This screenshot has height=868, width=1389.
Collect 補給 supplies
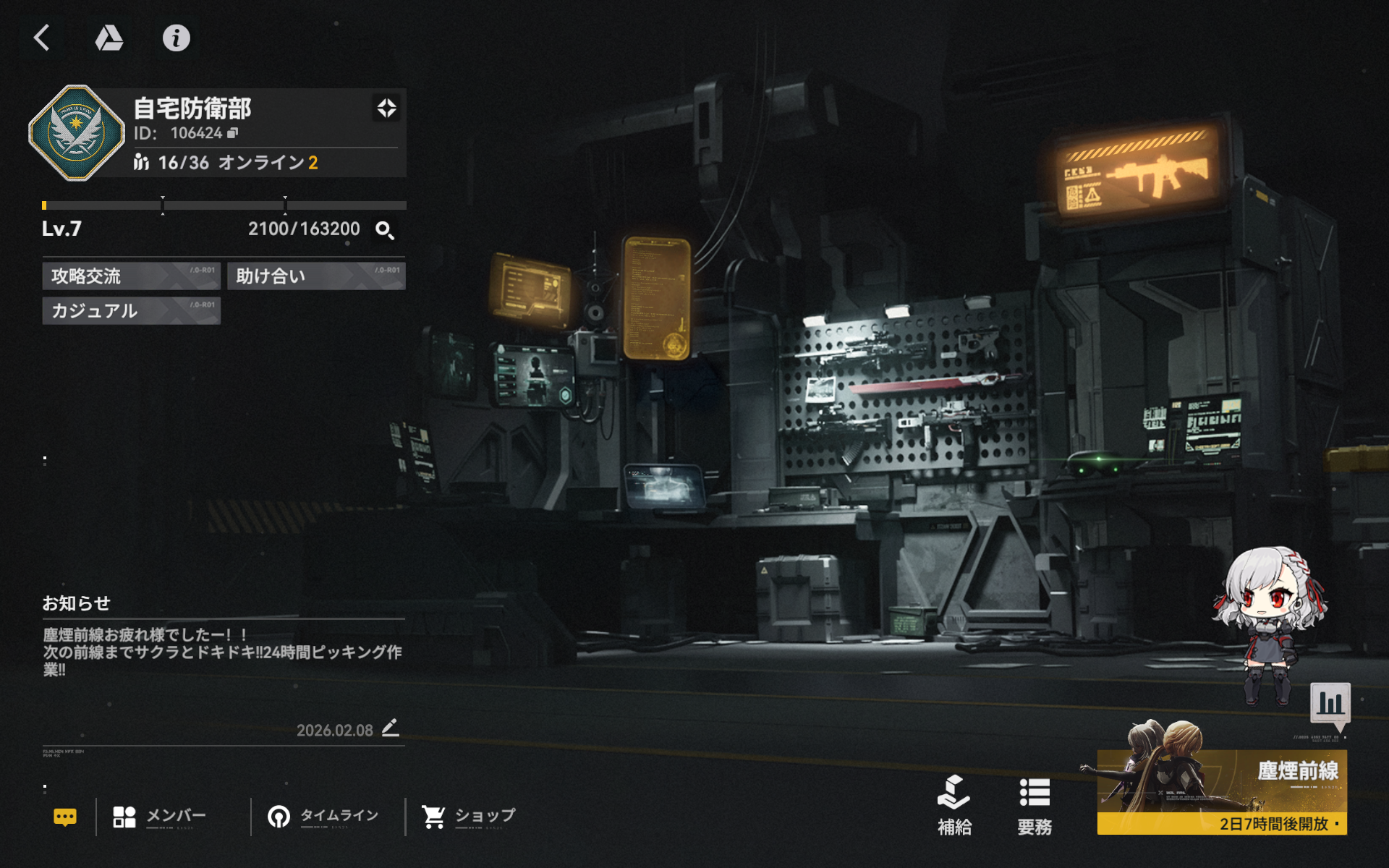tap(954, 805)
